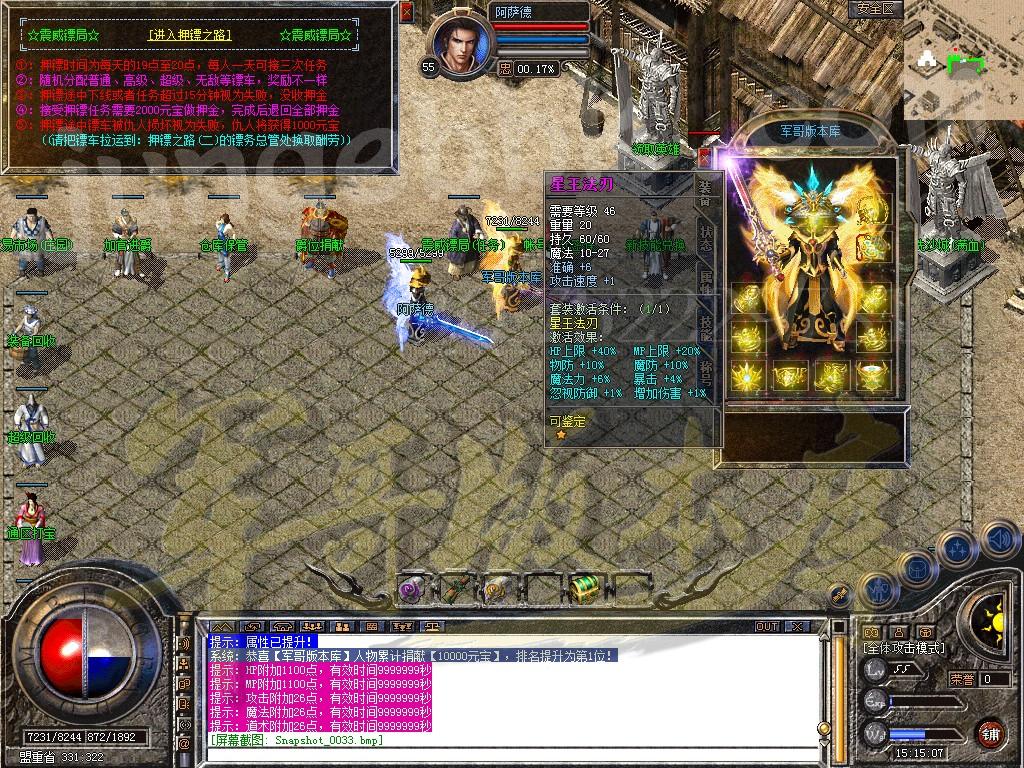
Task: Click the 阿萨德 character portrait
Action: click(461, 45)
